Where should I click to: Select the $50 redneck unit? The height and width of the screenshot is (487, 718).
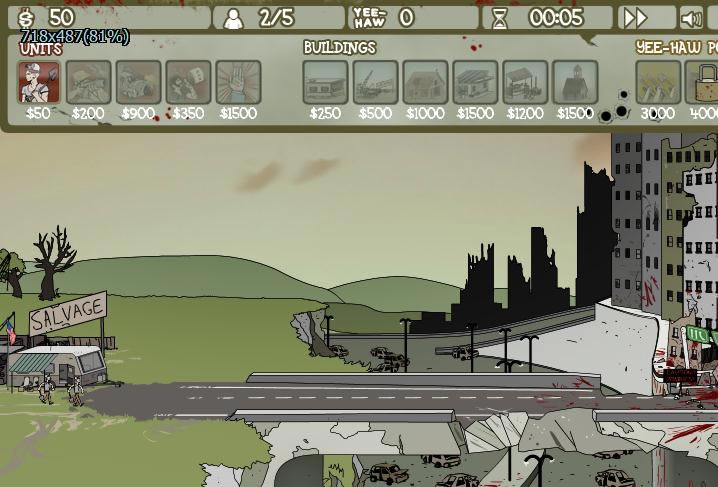(38, 82)
